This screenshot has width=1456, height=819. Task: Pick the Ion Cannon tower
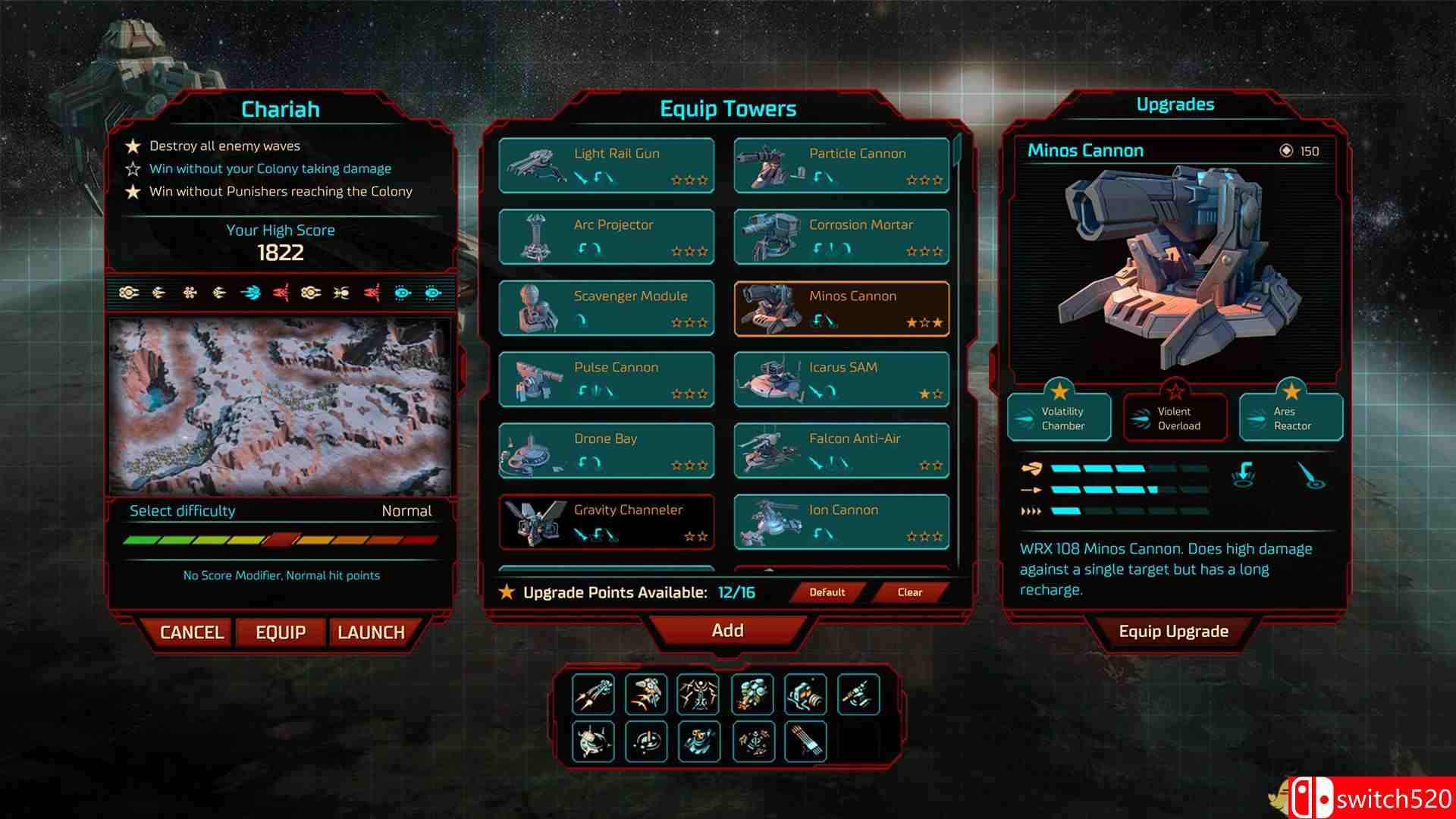tap(842, 522)
